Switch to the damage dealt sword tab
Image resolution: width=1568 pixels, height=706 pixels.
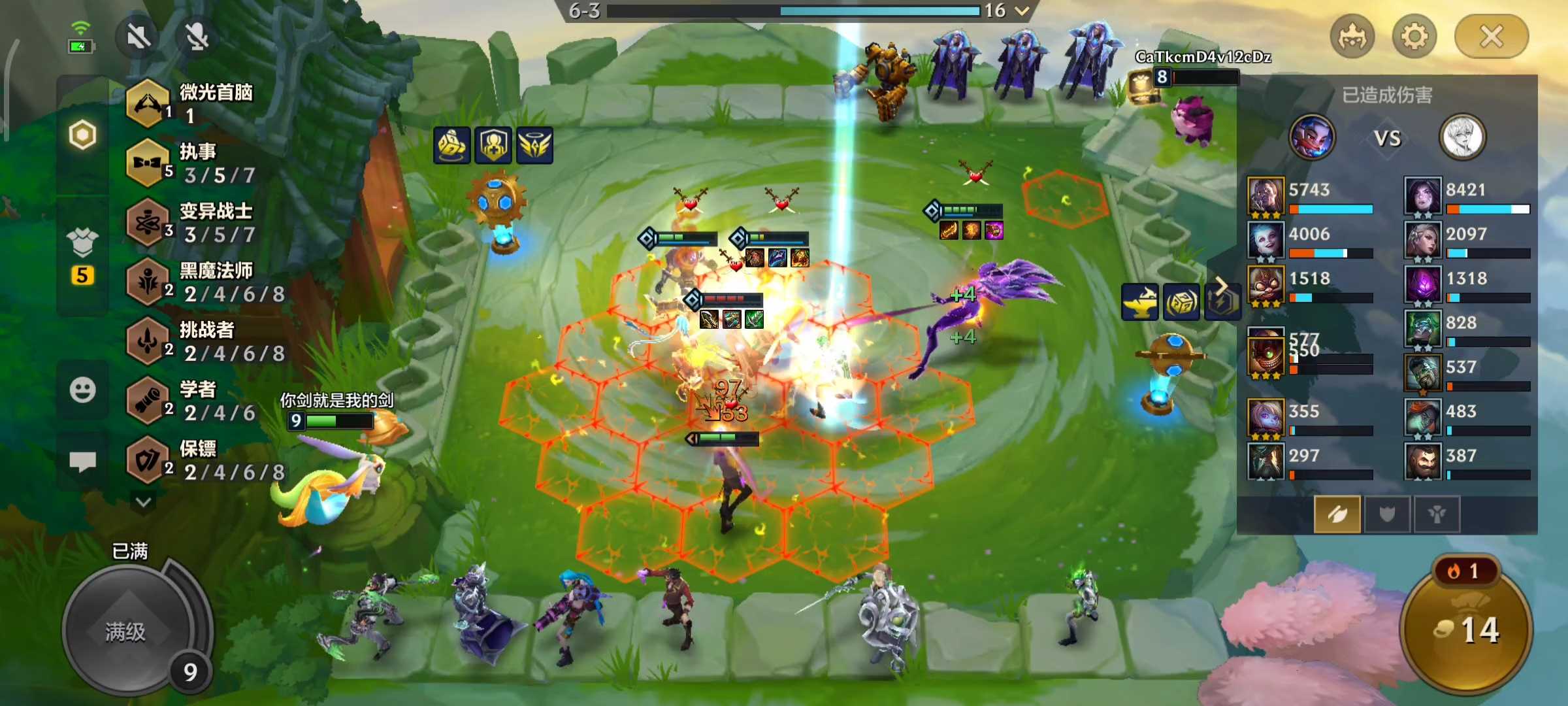[1337, 514]
